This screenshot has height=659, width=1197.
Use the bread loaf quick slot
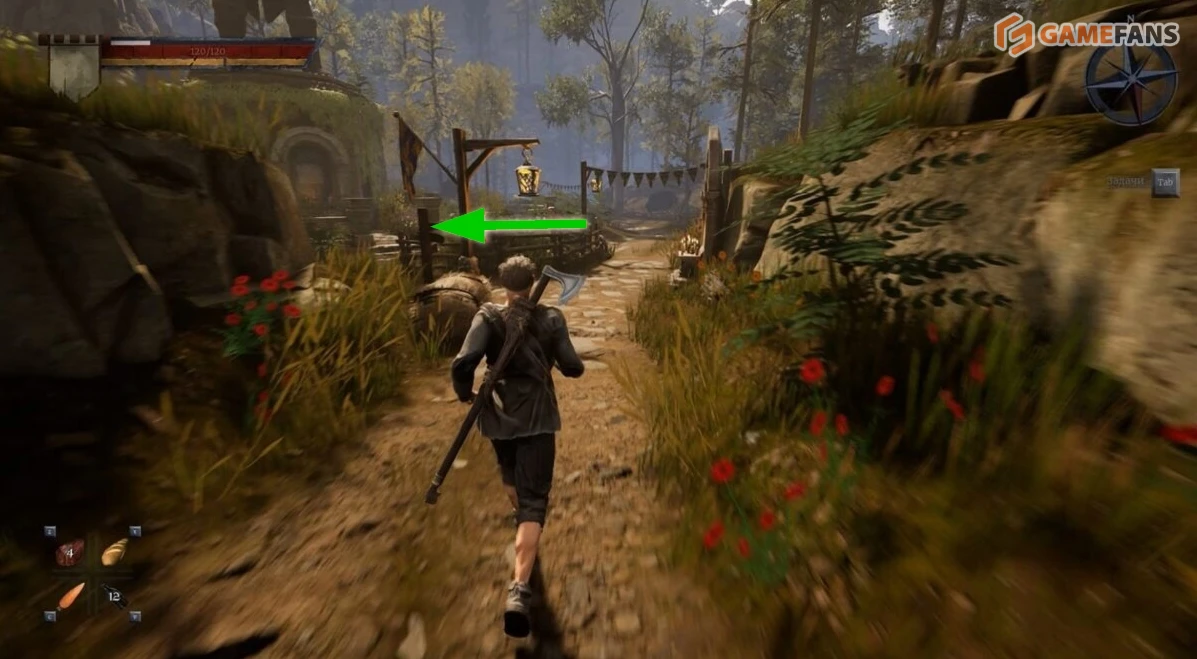pyautogui.click(x=114, y=551)
